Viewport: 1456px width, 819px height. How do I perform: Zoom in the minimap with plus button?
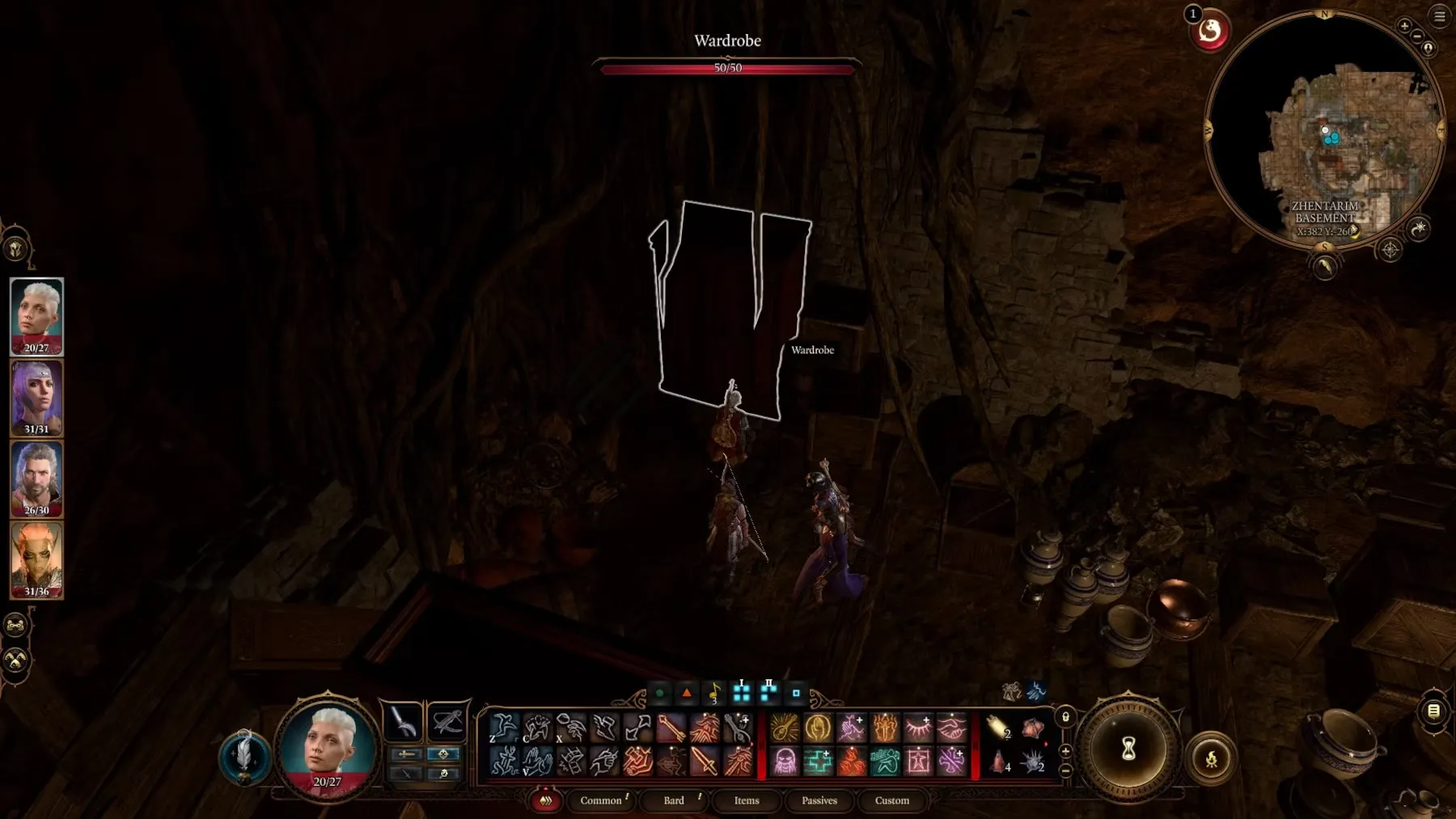click(1404, 26)
